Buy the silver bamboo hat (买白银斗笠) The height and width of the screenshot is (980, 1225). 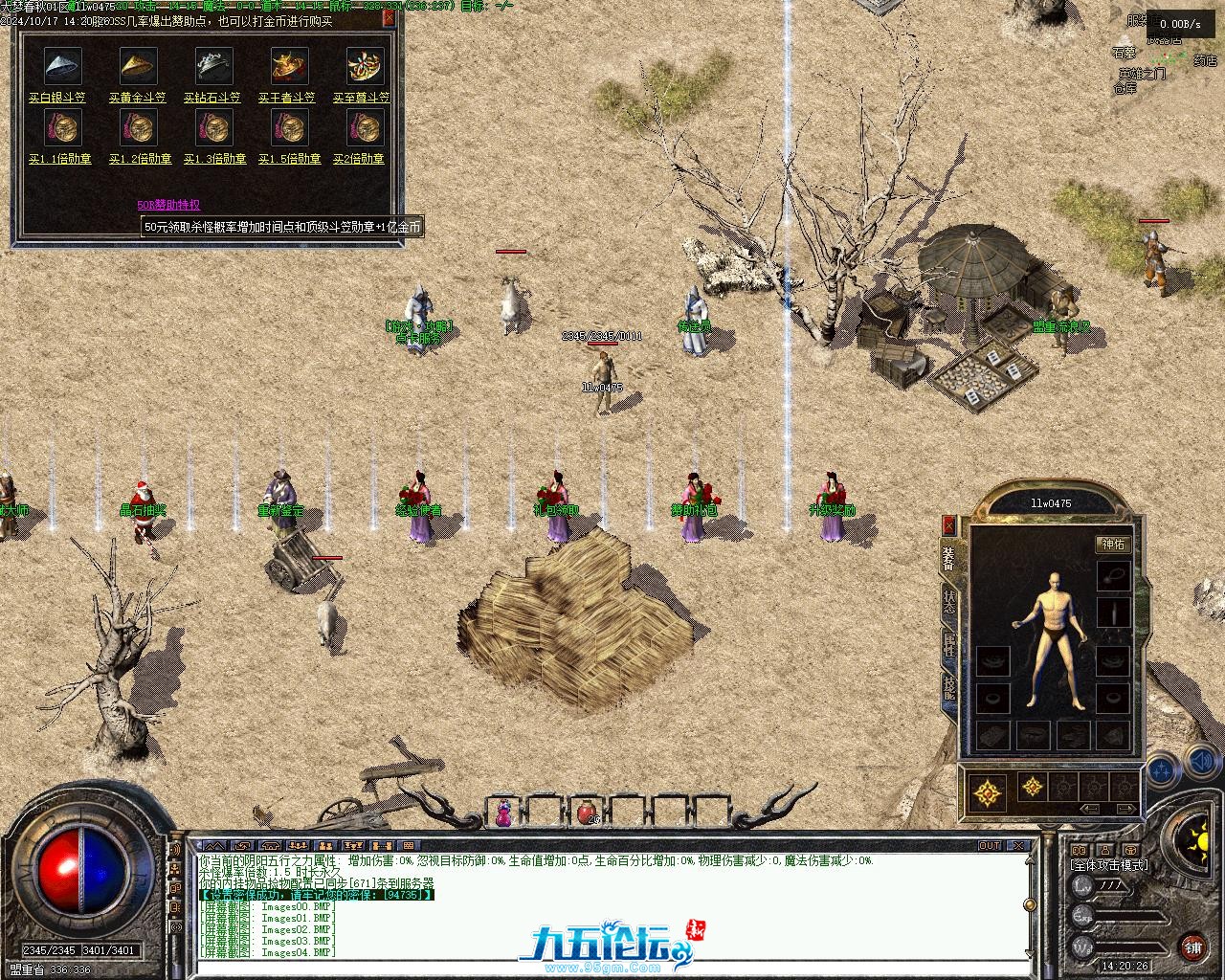click(57, 98)
